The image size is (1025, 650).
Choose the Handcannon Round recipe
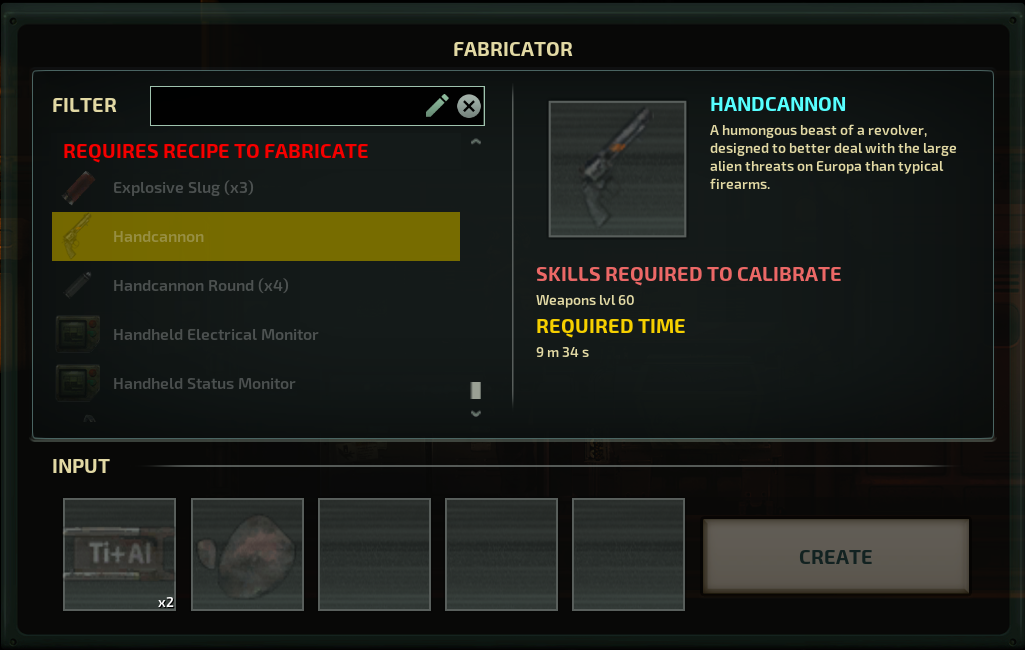(x=255, y=286)
